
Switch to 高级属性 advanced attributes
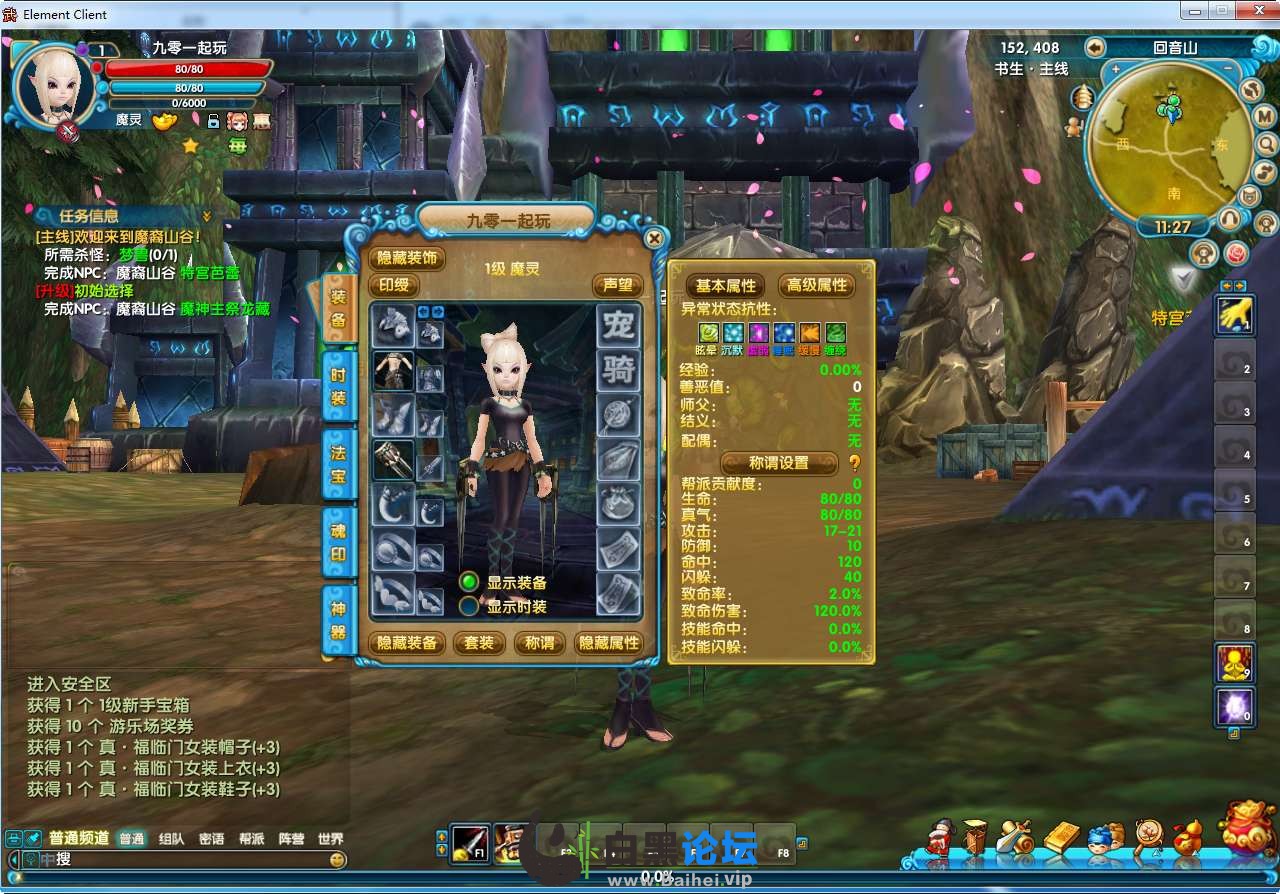(817, 285)
